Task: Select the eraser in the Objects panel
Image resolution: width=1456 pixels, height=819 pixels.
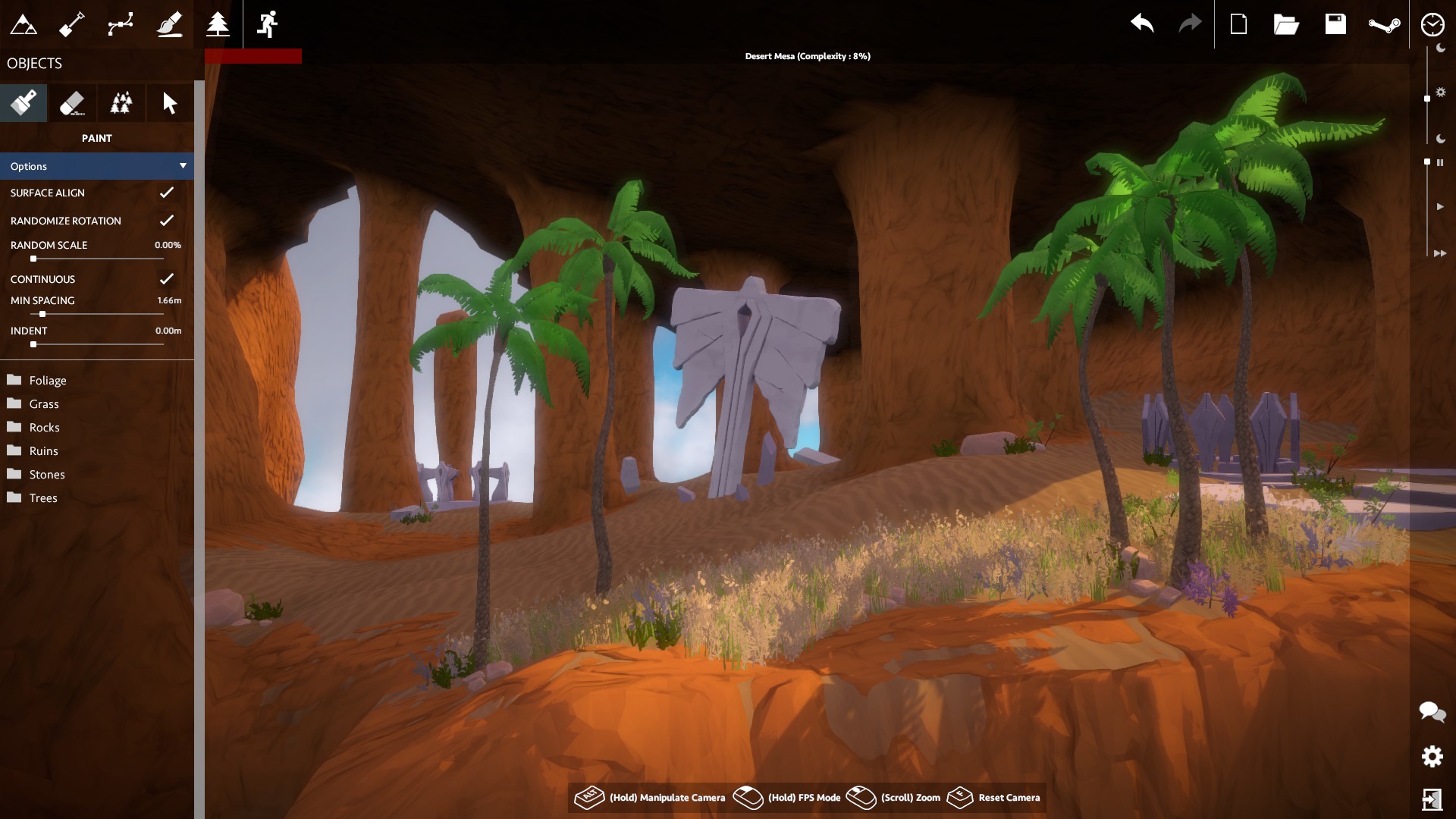Action: (72, 102)
